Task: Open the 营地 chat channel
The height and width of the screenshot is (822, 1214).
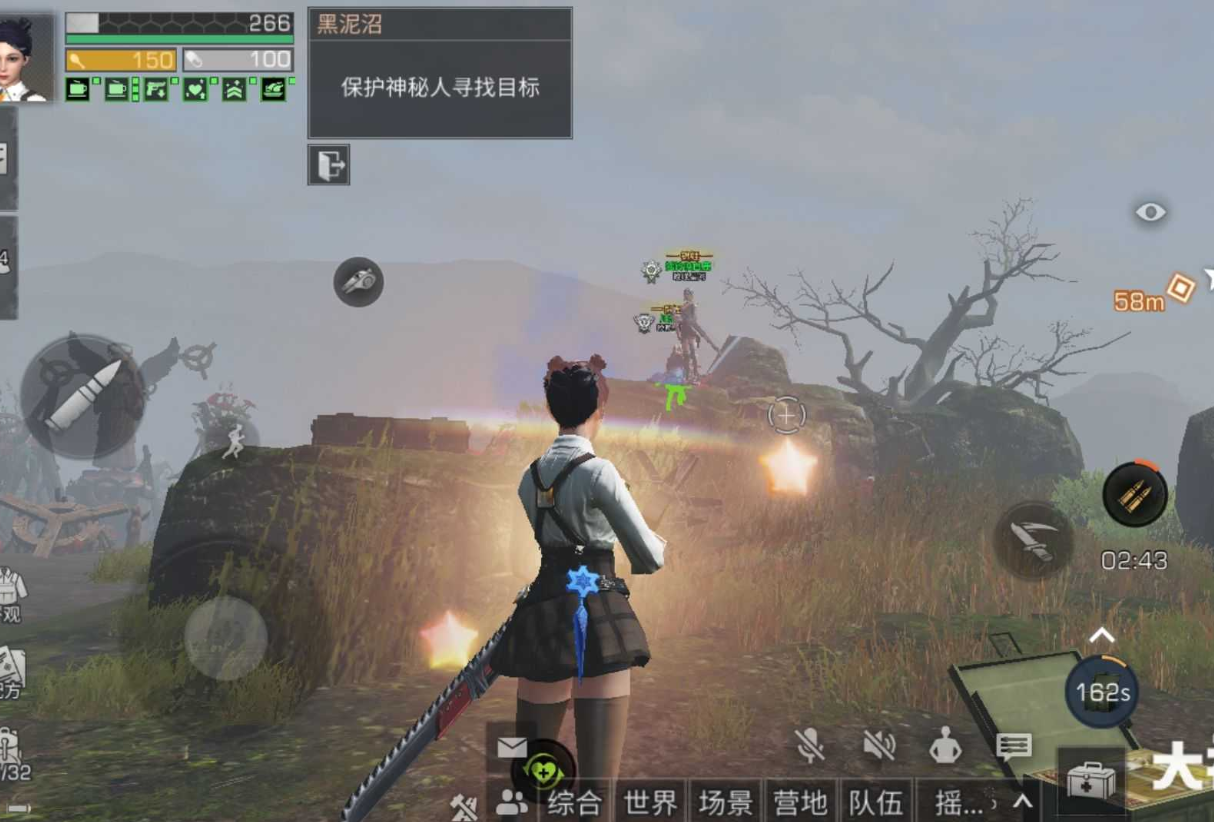Action: pyautogui.click(x=800, y=802)
